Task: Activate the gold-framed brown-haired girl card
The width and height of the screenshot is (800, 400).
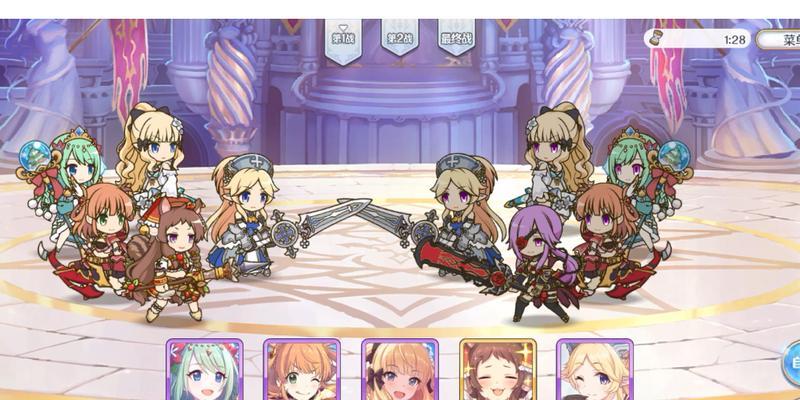Action: 498,371
